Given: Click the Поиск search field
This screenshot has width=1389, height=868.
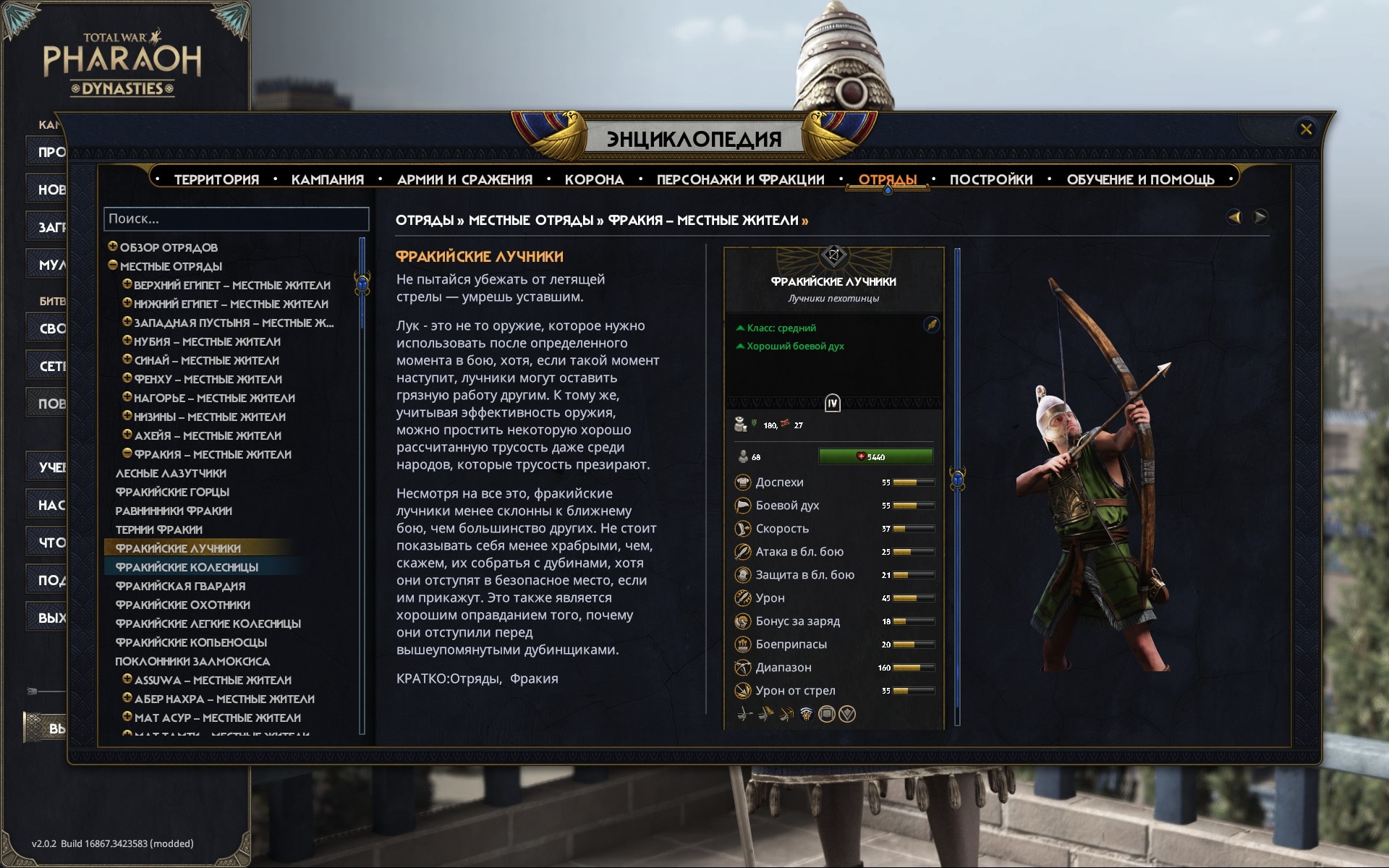Looking at the screenshot, I should tap(237, 219).
